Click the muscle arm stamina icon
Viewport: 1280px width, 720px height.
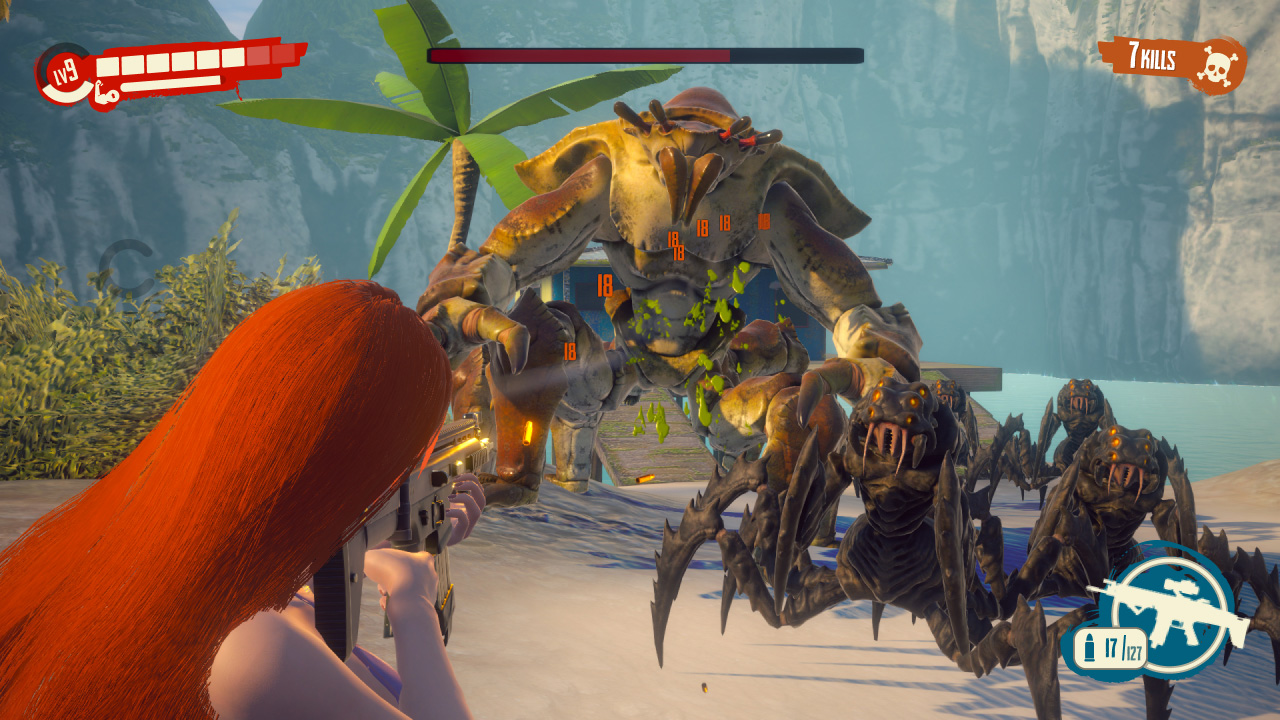click(105, 91)
